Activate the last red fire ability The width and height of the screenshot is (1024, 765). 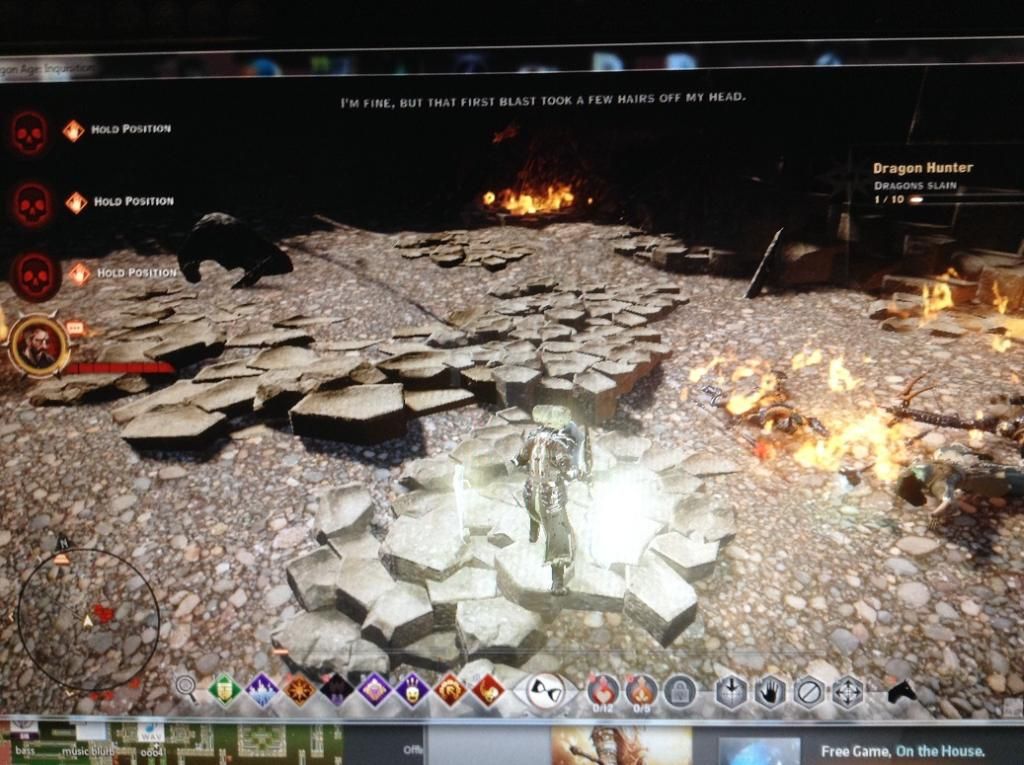pyautogui.click(x=488, y=690)
